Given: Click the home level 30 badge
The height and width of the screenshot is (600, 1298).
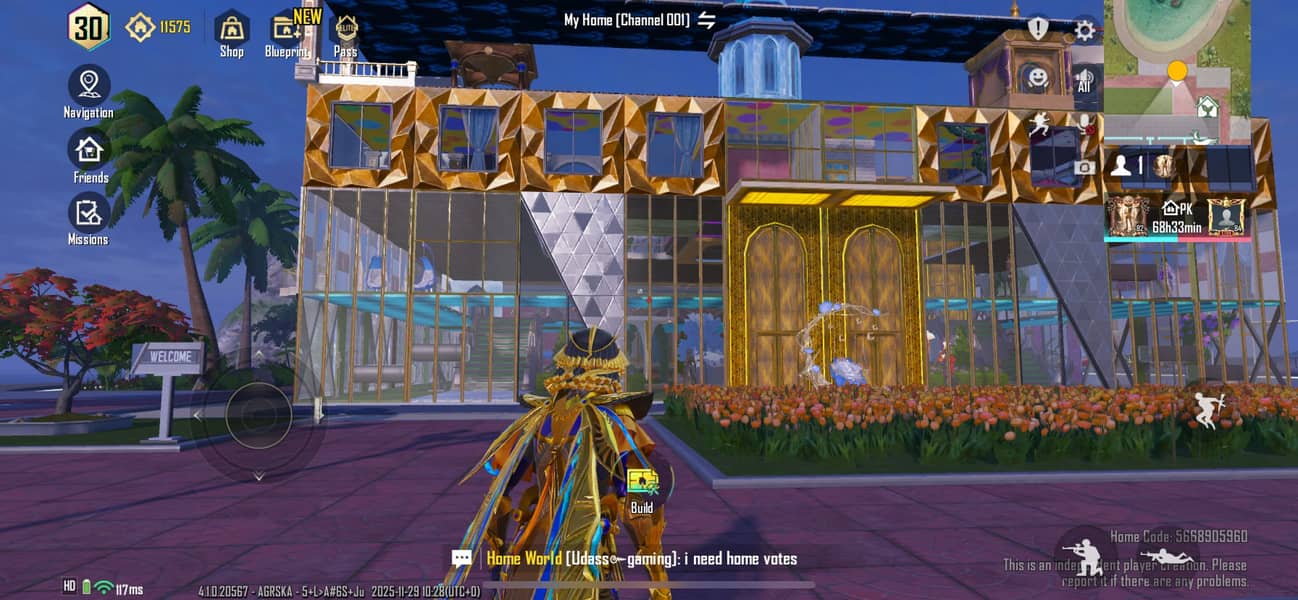Looking at the screenshot, I should coord(88,27).
